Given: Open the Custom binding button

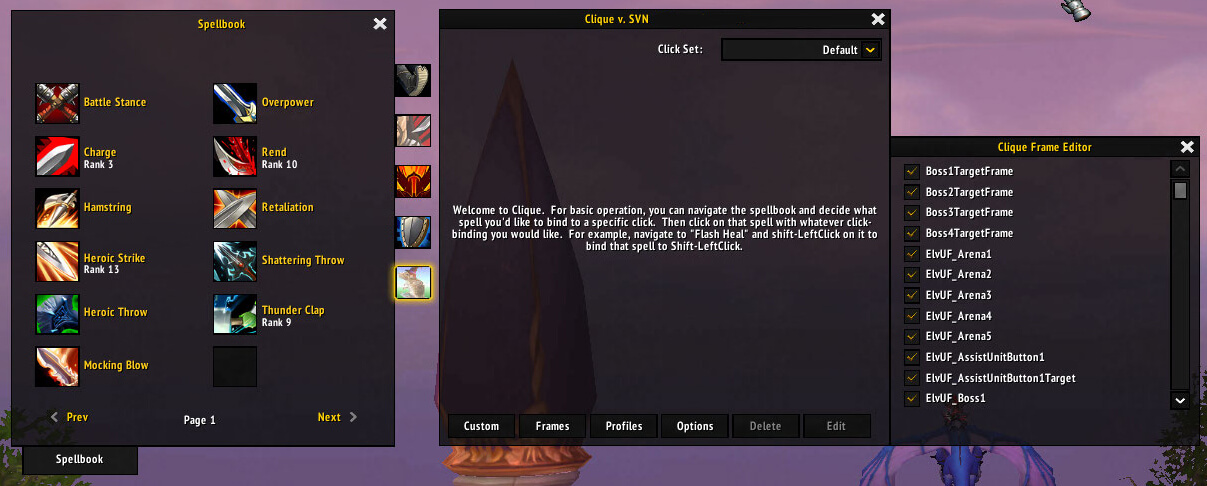Looking at the screenshot, I should pyautogui.click(x=481, y=426).
